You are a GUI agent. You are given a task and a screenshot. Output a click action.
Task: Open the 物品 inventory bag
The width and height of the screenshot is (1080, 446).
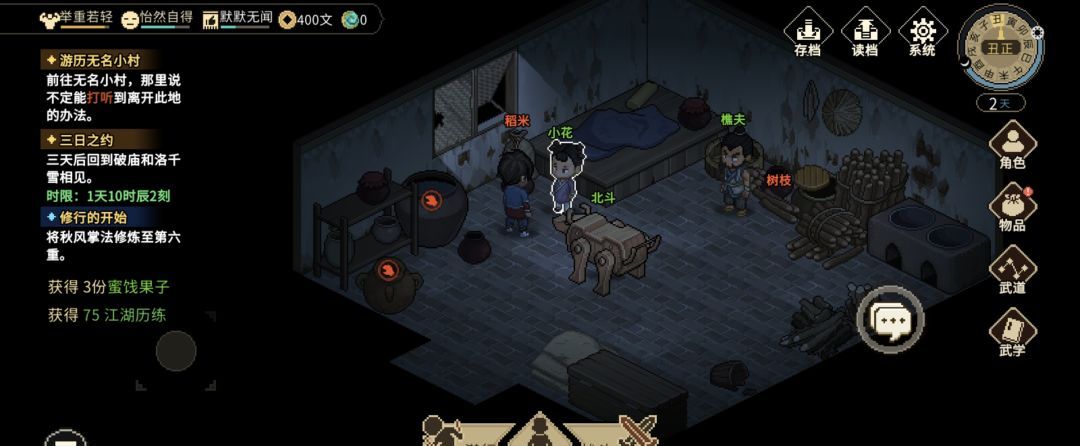(x=1012, y=207)
